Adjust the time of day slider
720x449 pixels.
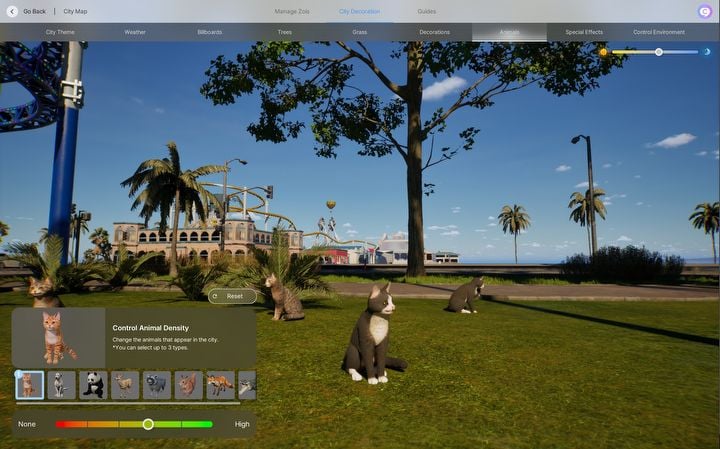pos(658,52)
